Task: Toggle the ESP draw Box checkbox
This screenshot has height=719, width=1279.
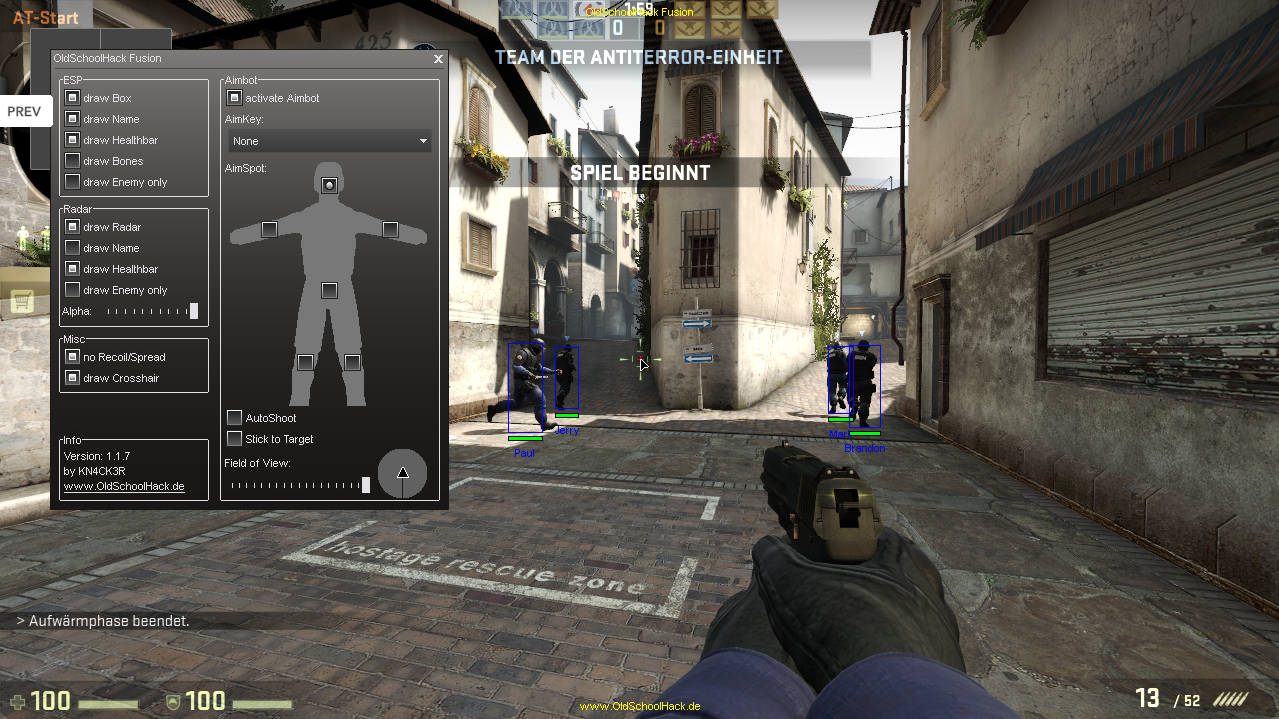Action: pyautogui.click(x=72, y=98)
